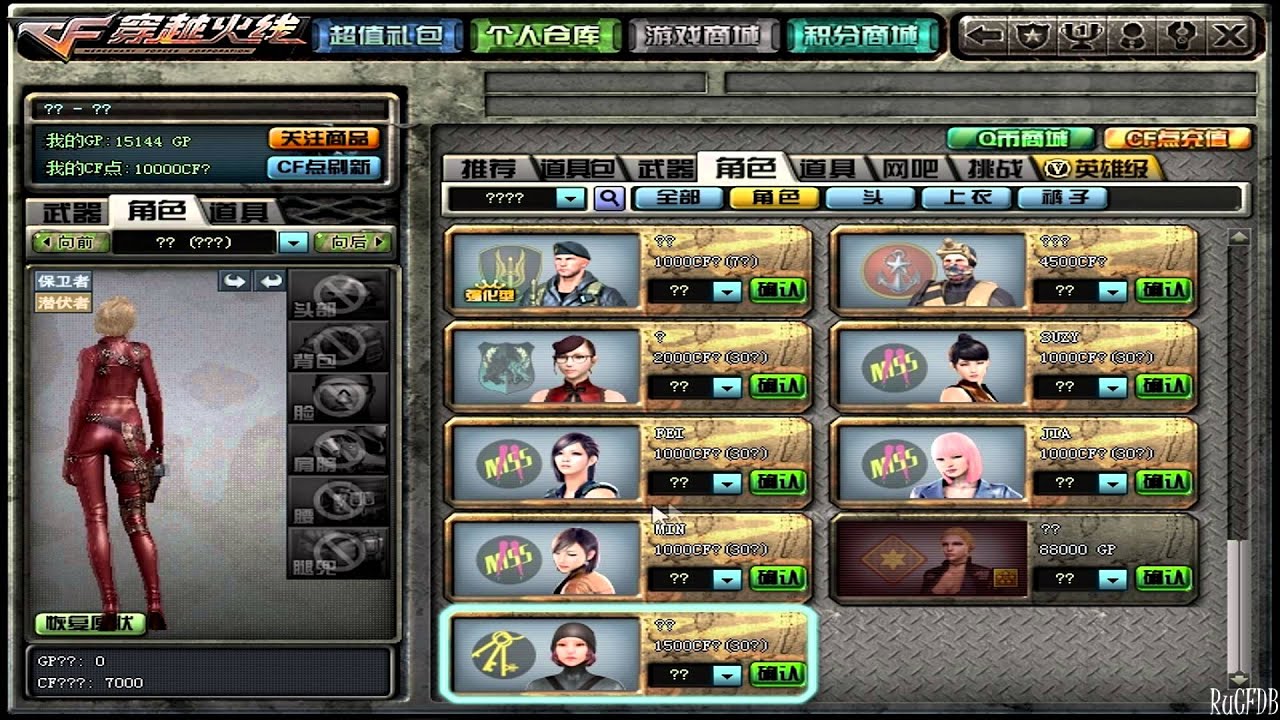Open the character search dropdown
This screenshot has height=720, width=1280.
[572, 198]
